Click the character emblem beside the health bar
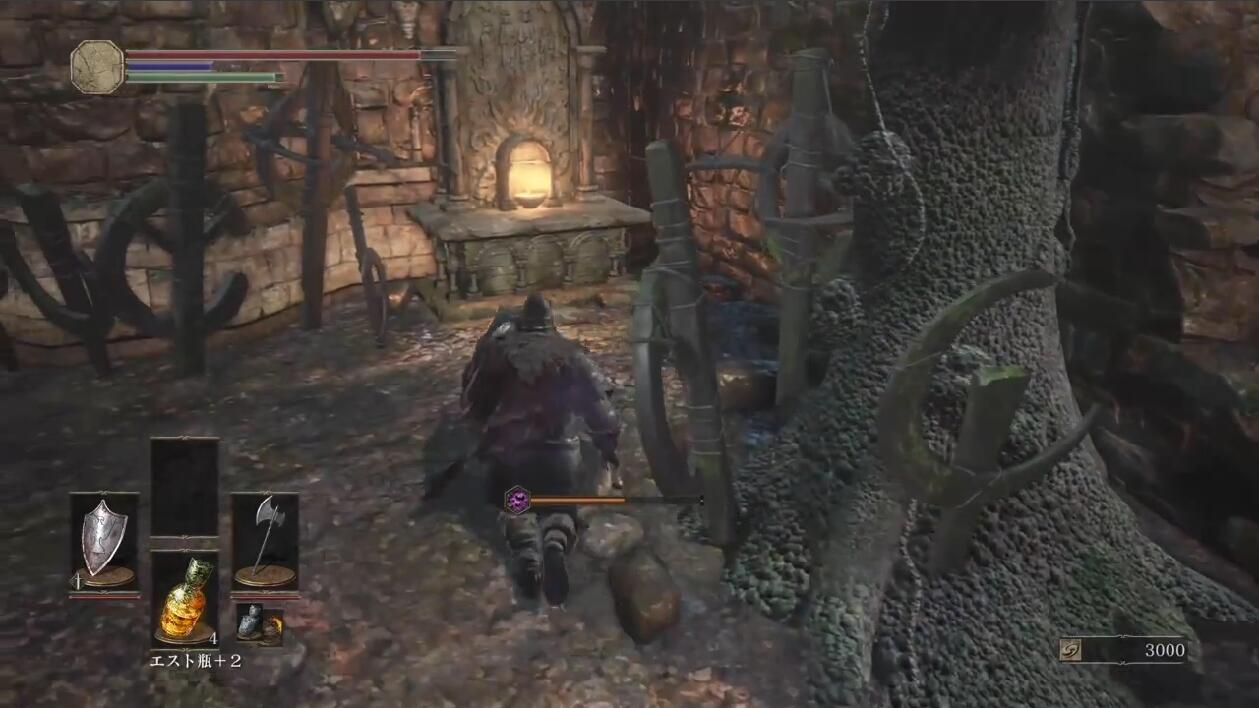 [x=97, y=67]
